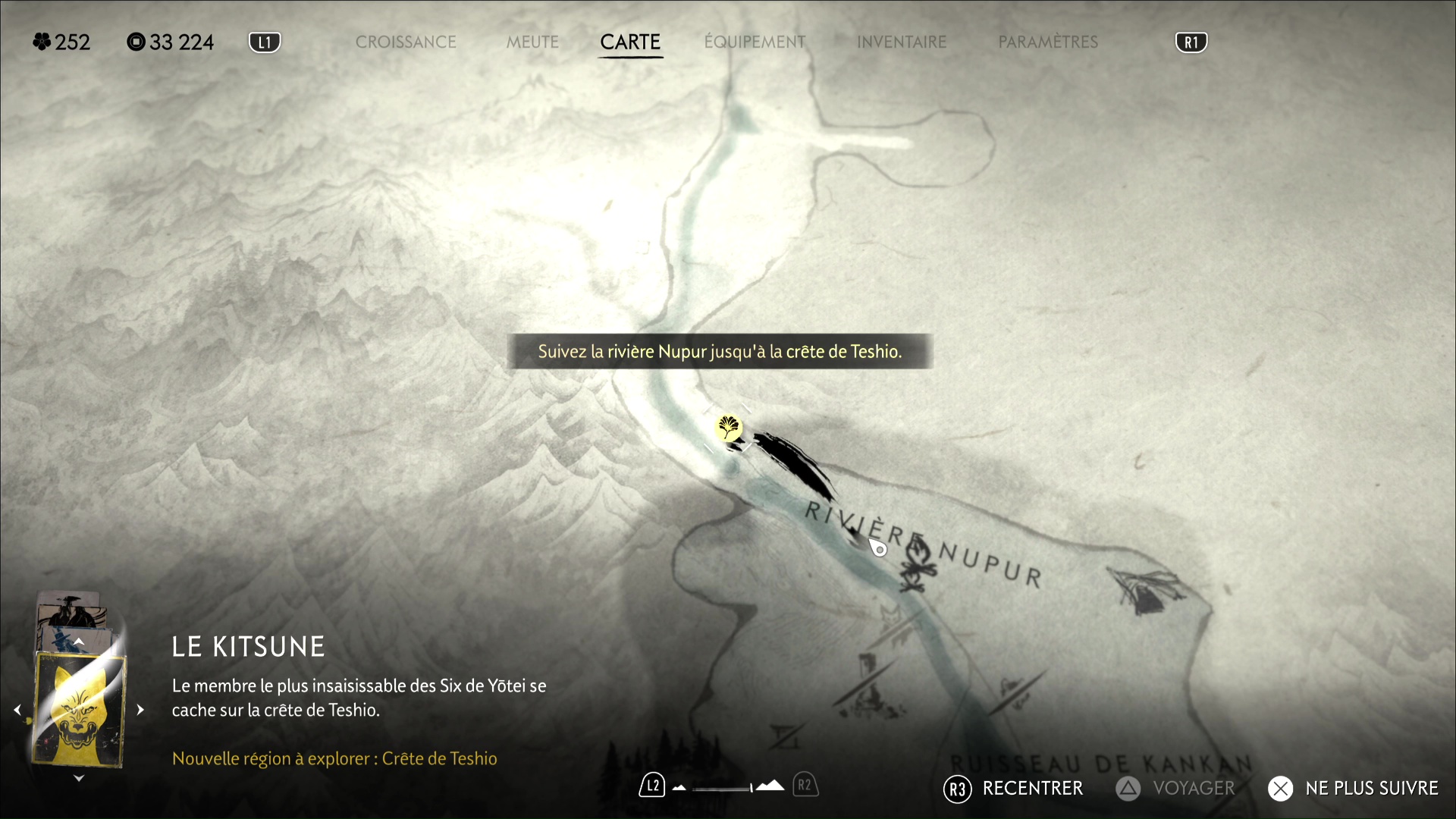Click the yellow quest objective map marker

pyautogui.click(x=728, y=428)
